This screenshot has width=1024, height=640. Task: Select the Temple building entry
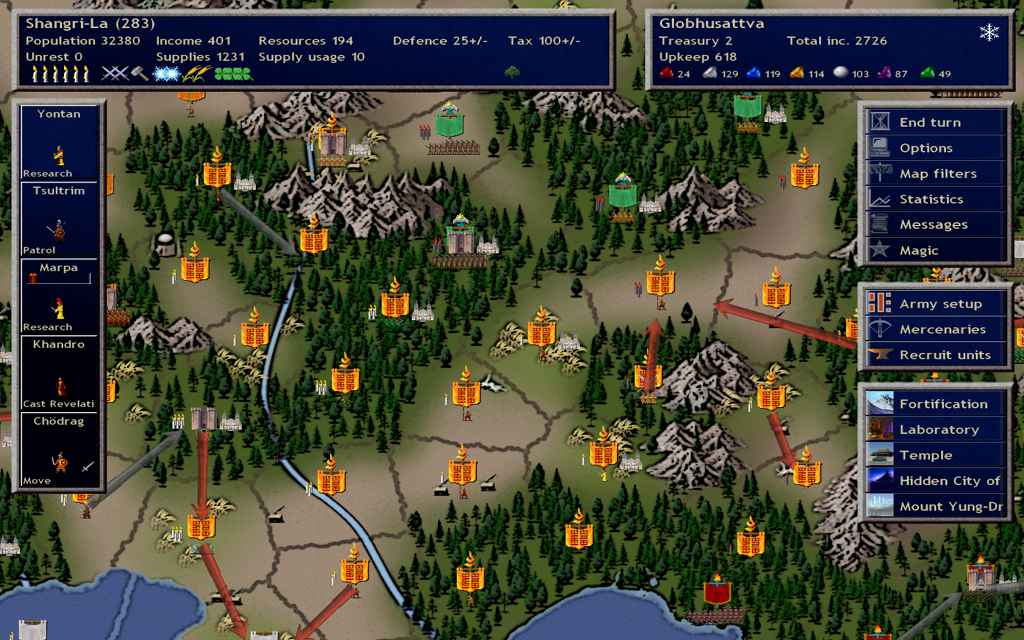tap(936, 455)
